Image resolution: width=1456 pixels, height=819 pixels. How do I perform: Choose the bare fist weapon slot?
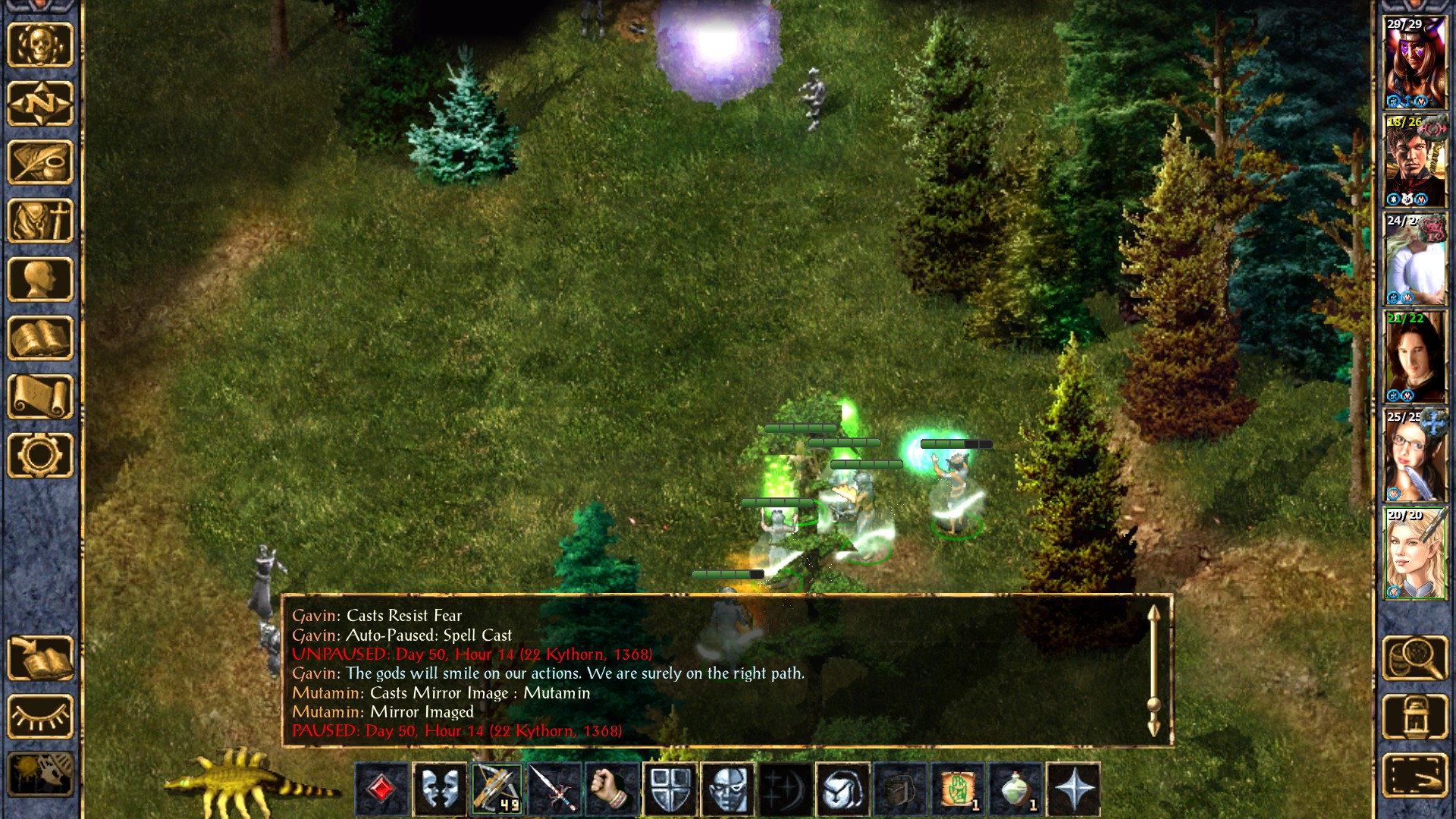[612, 789]
